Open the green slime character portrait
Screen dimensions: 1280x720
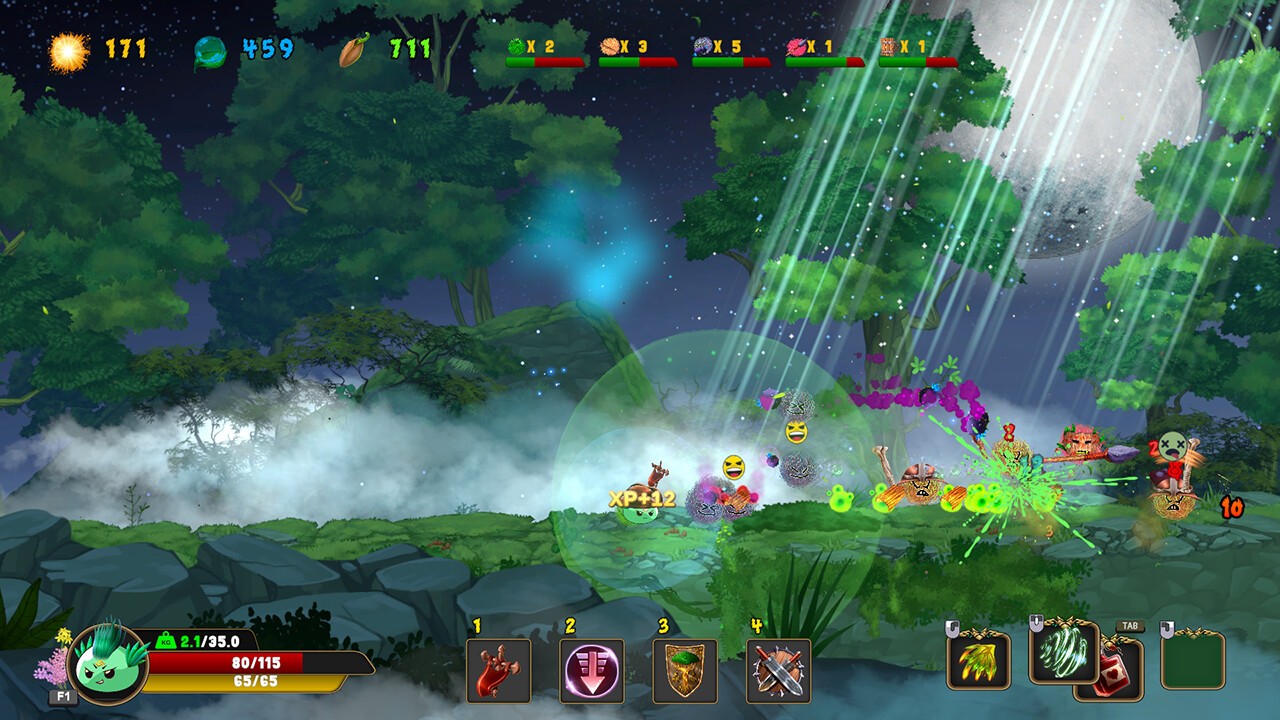[108, 663]
